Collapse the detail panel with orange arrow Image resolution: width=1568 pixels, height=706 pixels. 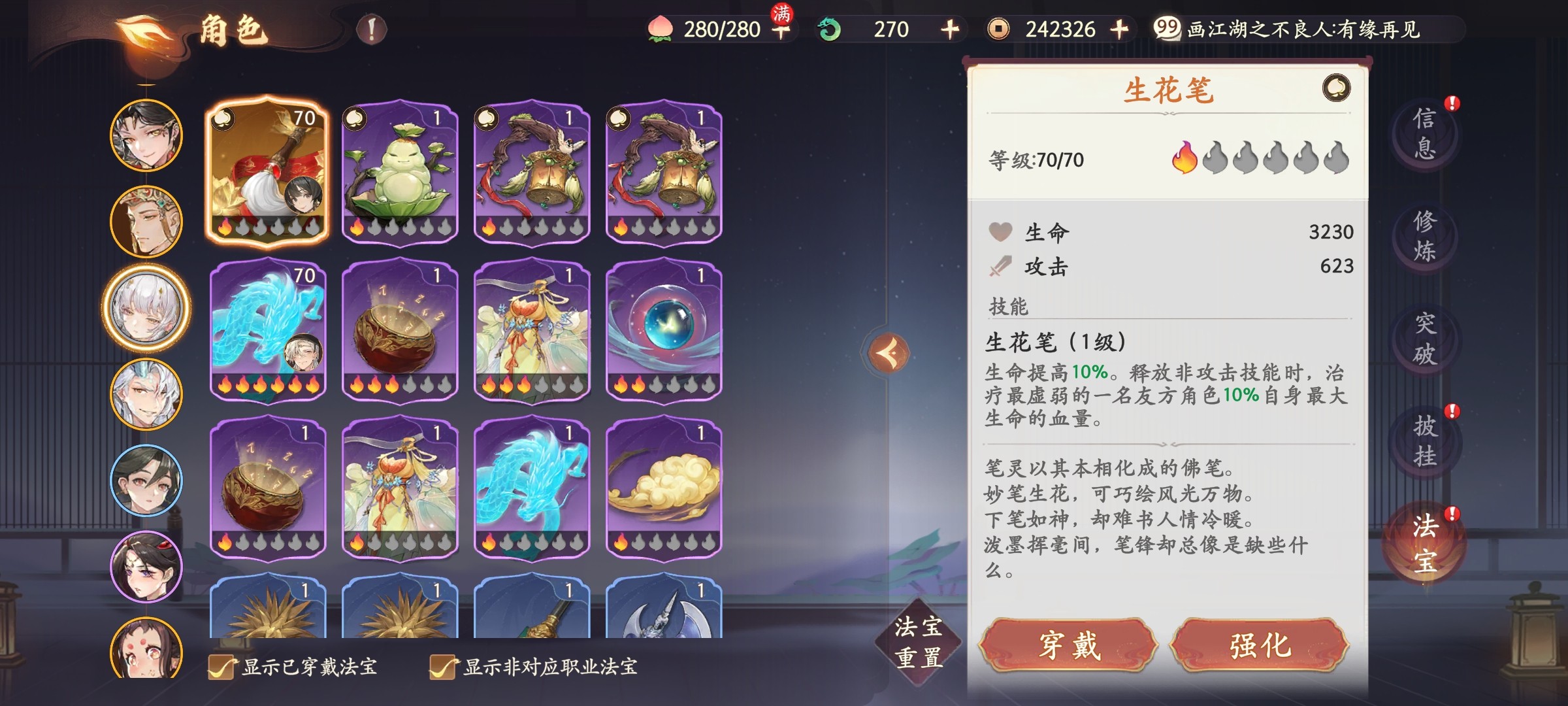889,353
